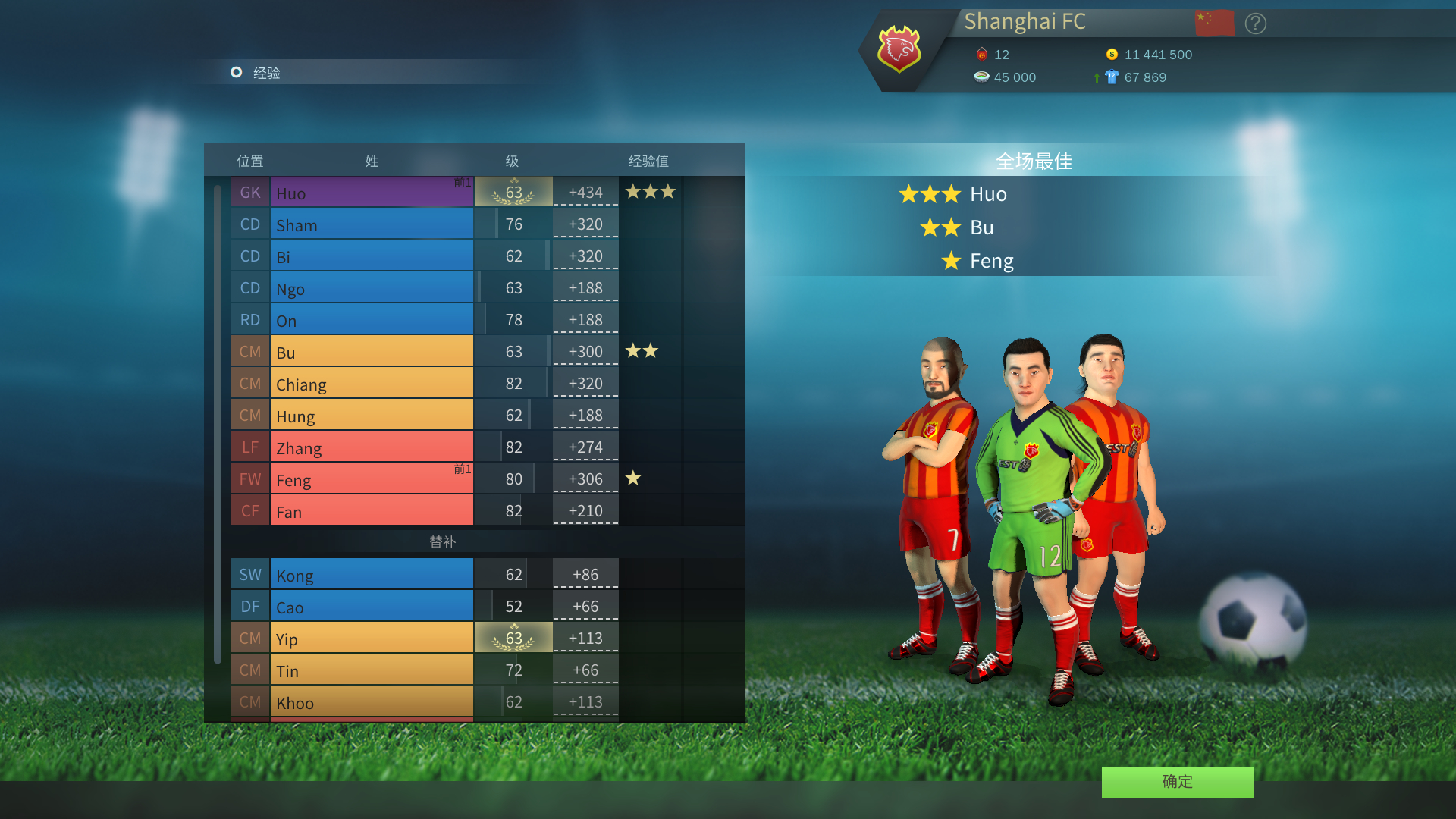
Task: Open the question mark help icon
Action: point(1255,24)
